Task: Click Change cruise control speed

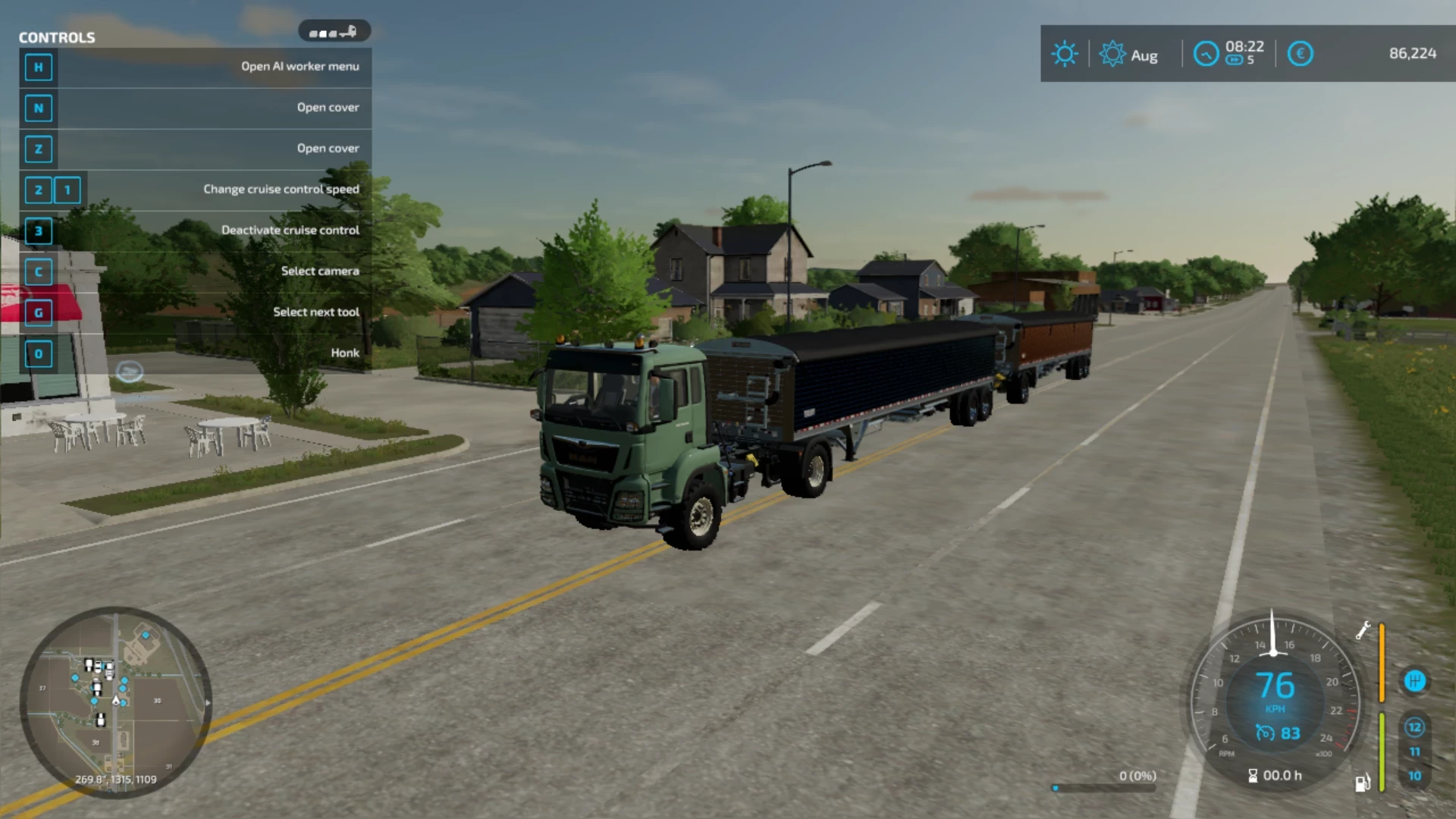Action: point(281,189)
